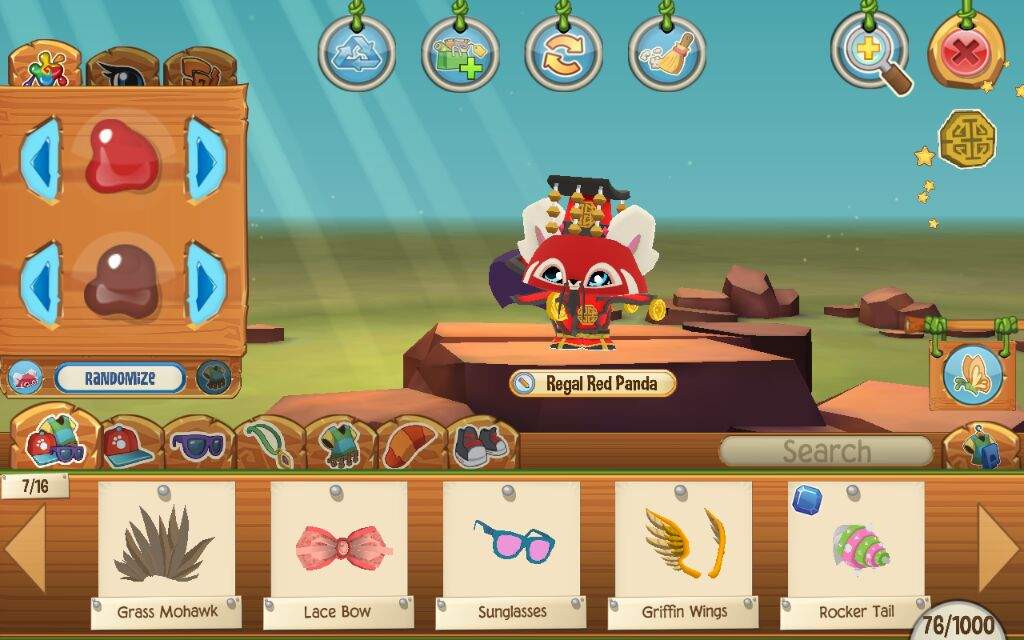Click the orange swap arrows button
The width and height of the screenshot is (1024, 640).
563,53
